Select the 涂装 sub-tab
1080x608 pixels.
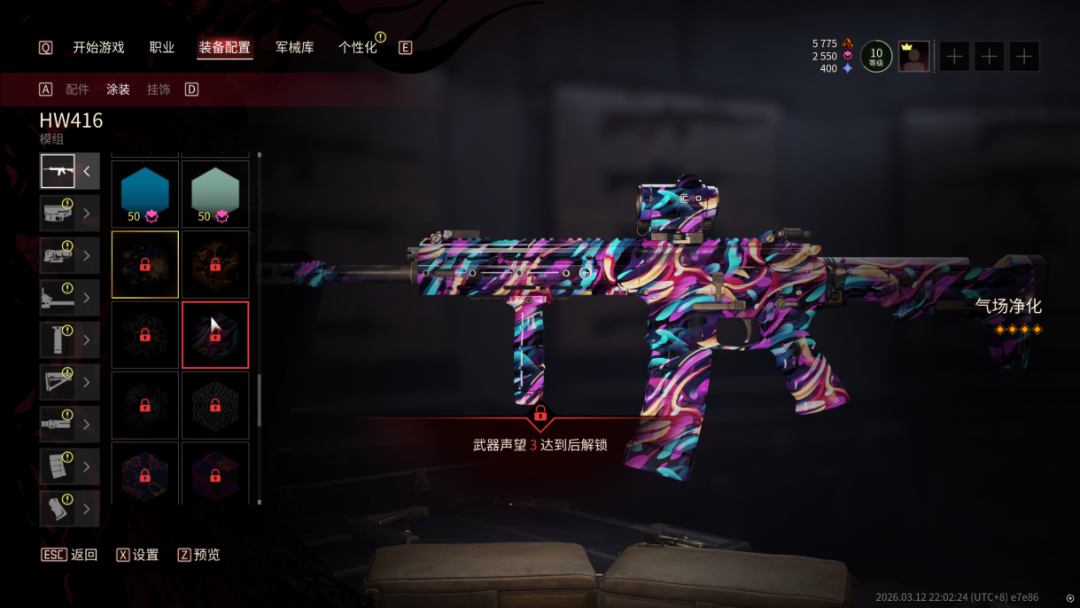pos(118,89)
